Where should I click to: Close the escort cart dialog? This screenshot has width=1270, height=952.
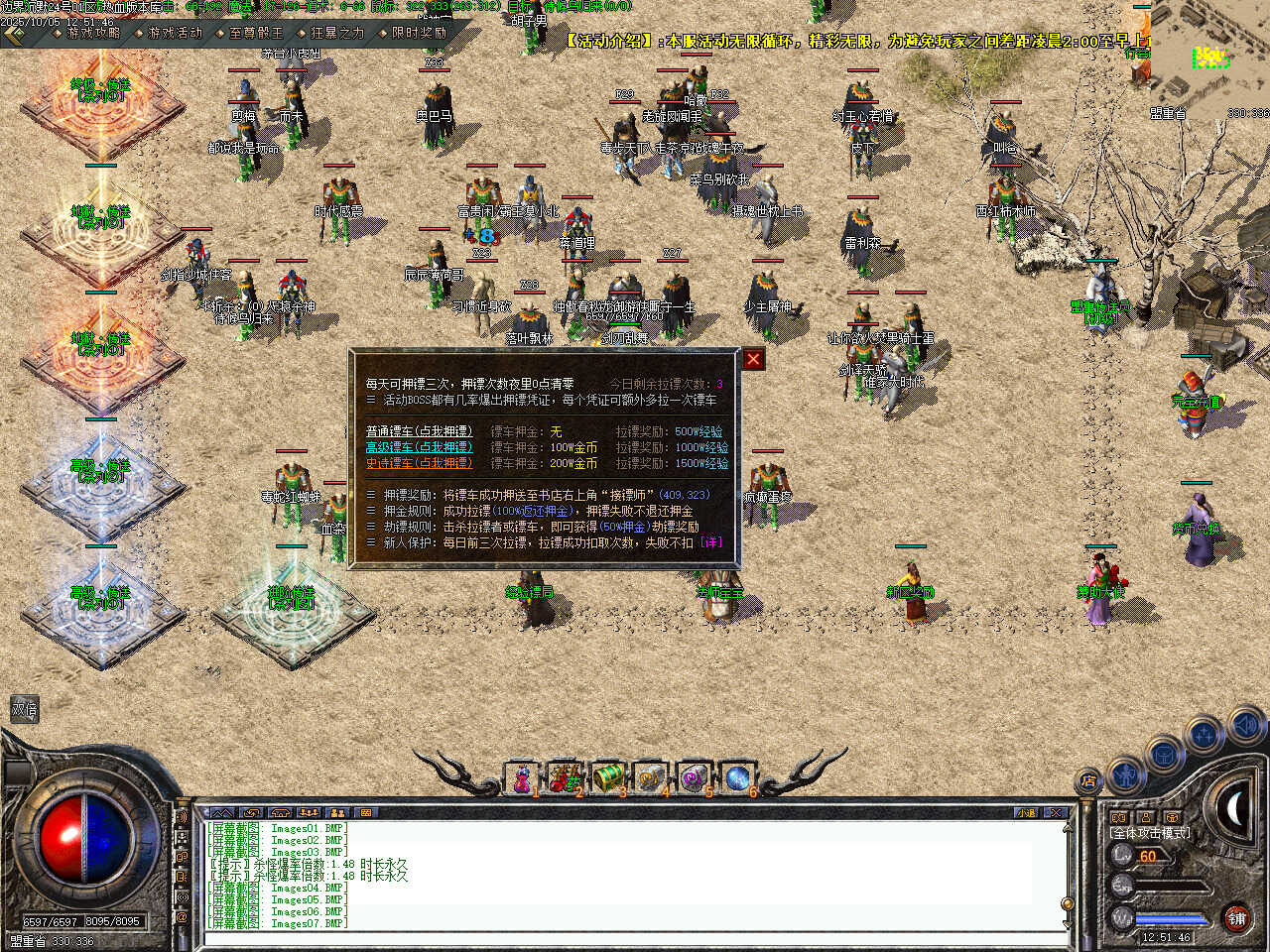(x=754, y=359)
